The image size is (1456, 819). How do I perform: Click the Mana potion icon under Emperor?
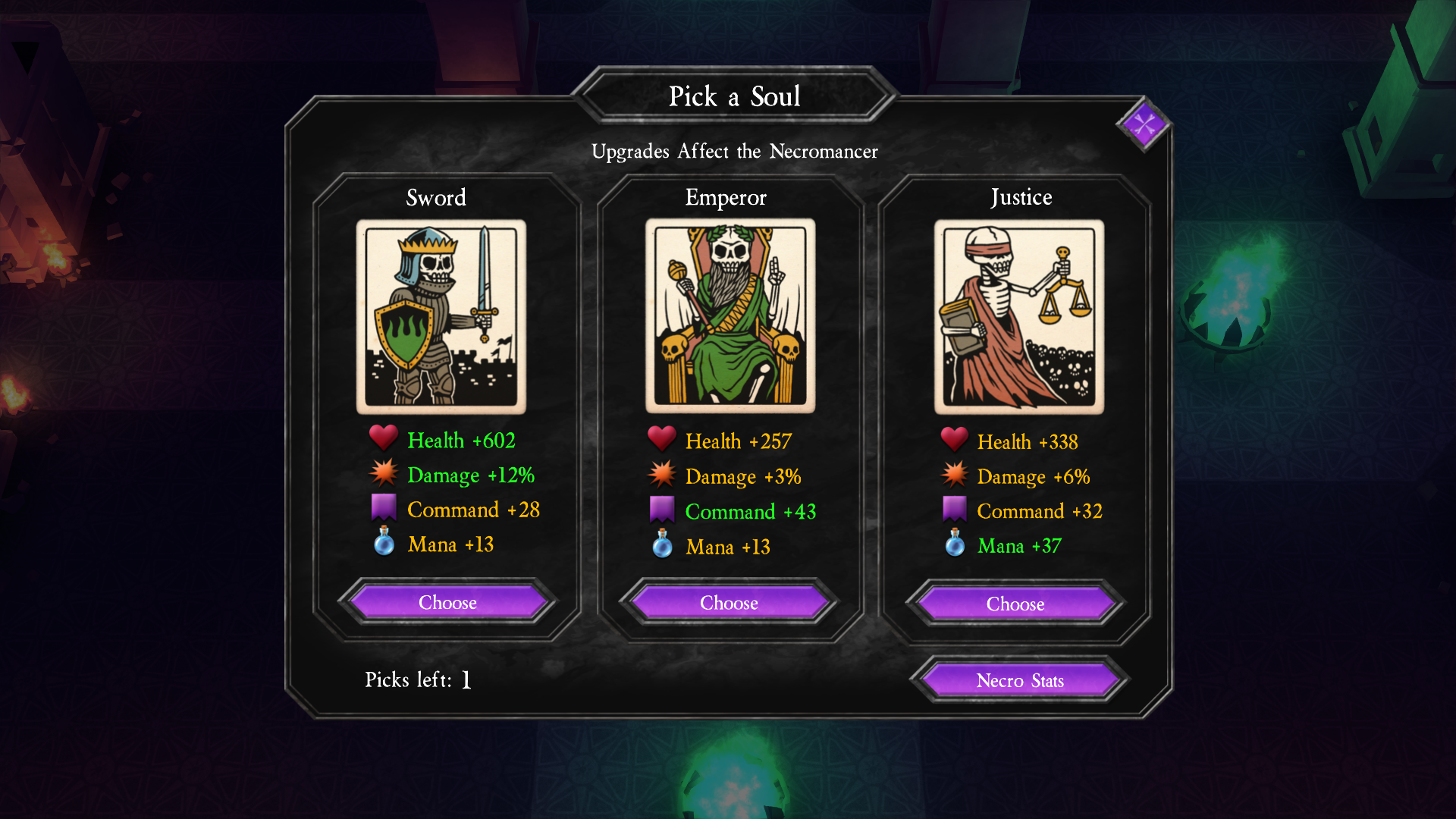(661, 544)
